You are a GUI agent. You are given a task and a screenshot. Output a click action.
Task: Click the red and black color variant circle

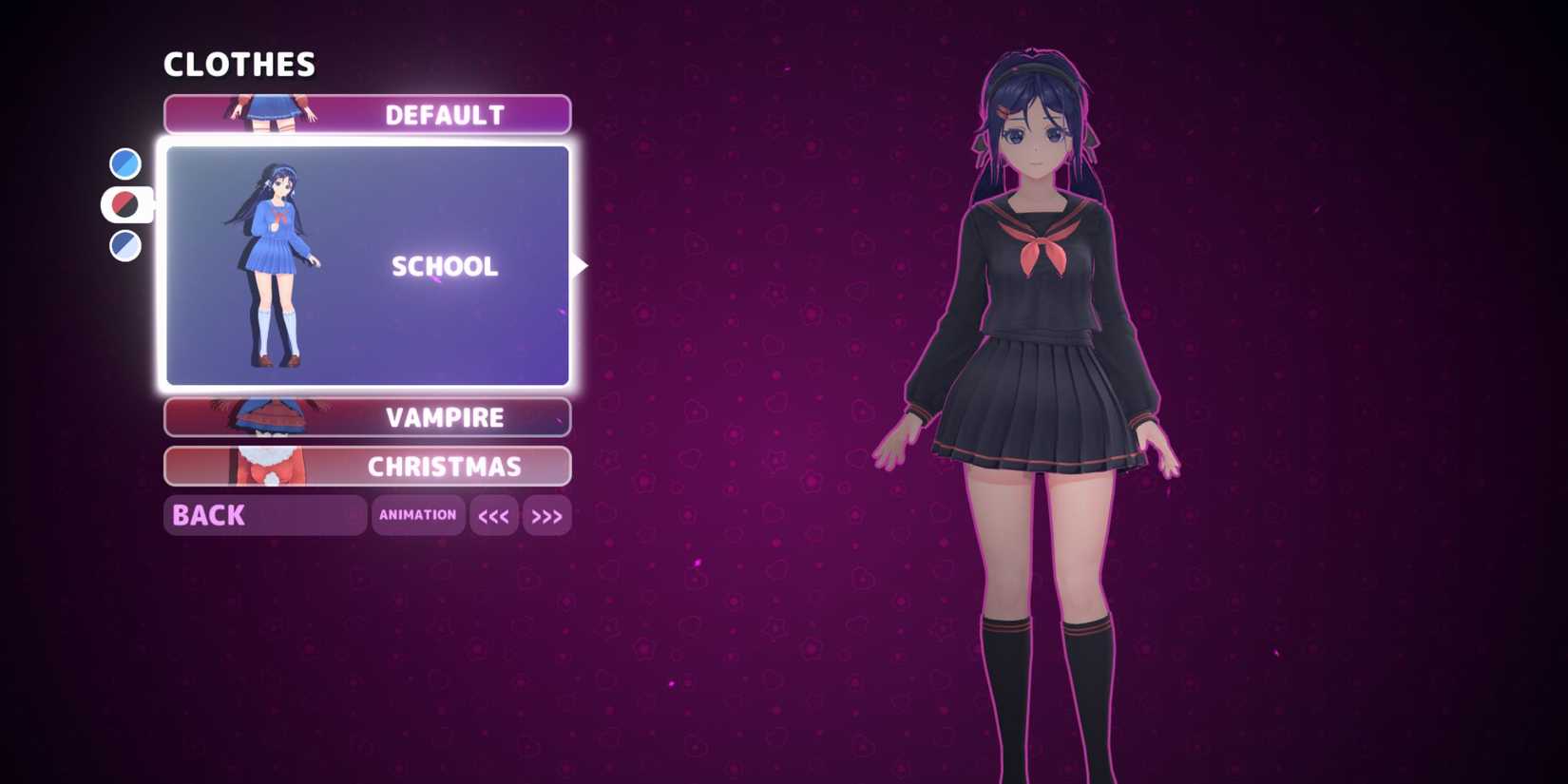click(x=122, y=203)
